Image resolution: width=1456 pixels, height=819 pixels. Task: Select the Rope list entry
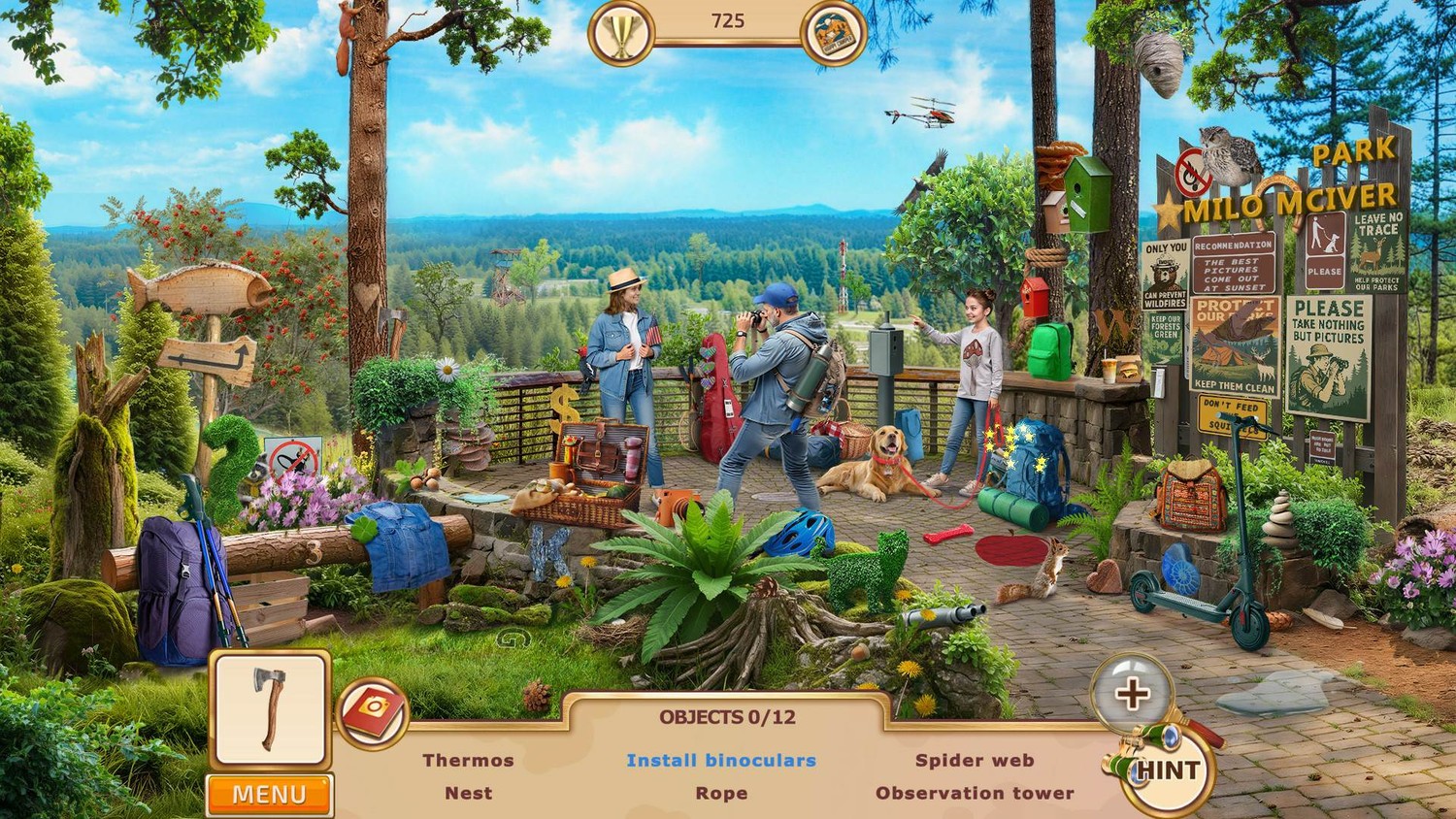[721, 793]
